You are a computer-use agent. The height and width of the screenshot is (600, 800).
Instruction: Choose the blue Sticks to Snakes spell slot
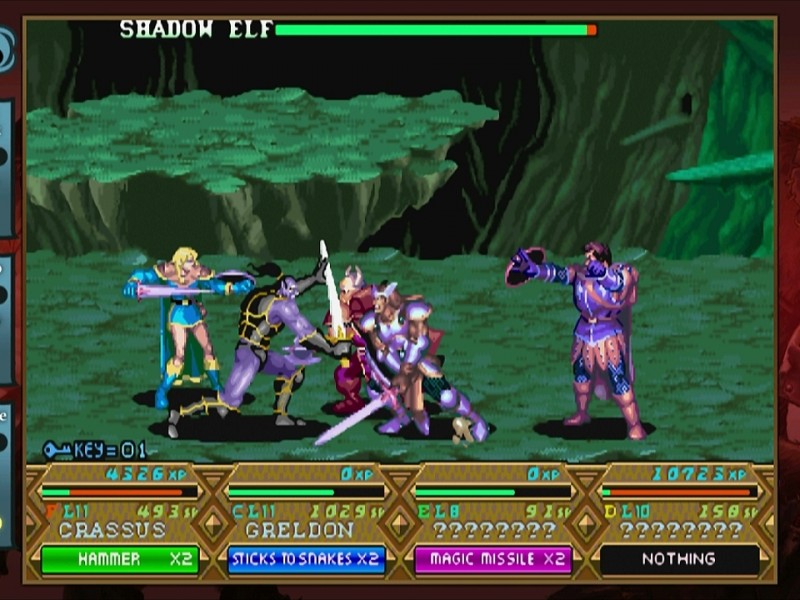point(306,559)
